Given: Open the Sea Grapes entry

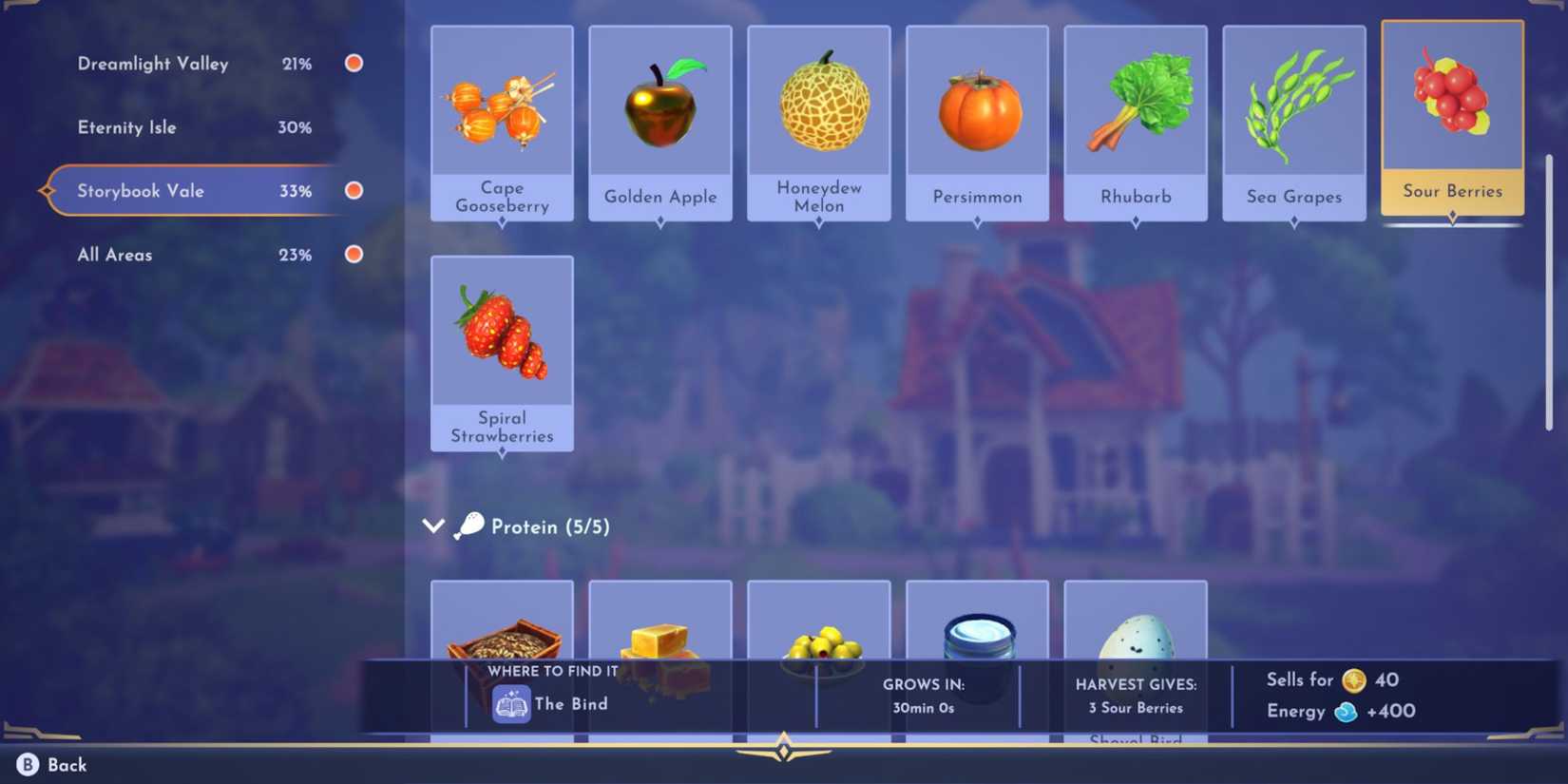Looking at the screenshot, I should point(1293,105).
